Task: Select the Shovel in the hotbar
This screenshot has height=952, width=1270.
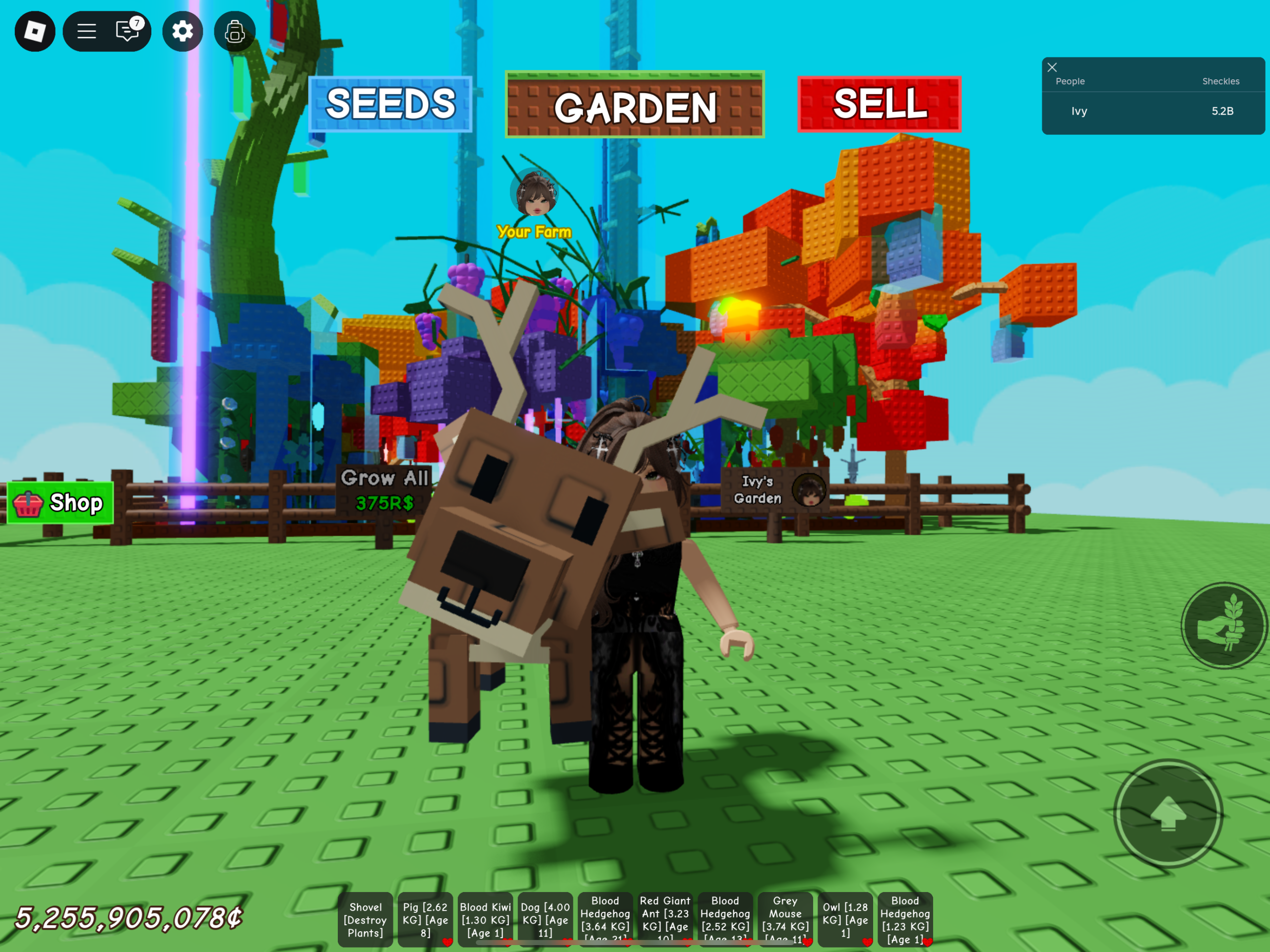Action: (x=365, y=919)
